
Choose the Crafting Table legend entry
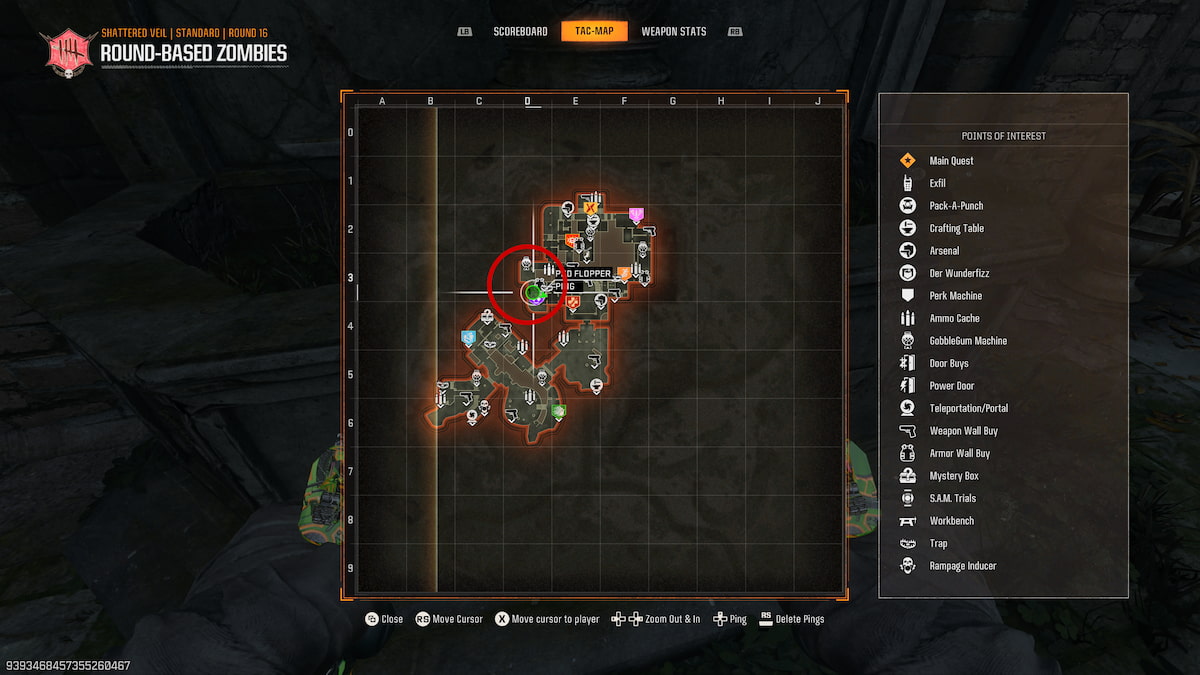tap(956, 228)
